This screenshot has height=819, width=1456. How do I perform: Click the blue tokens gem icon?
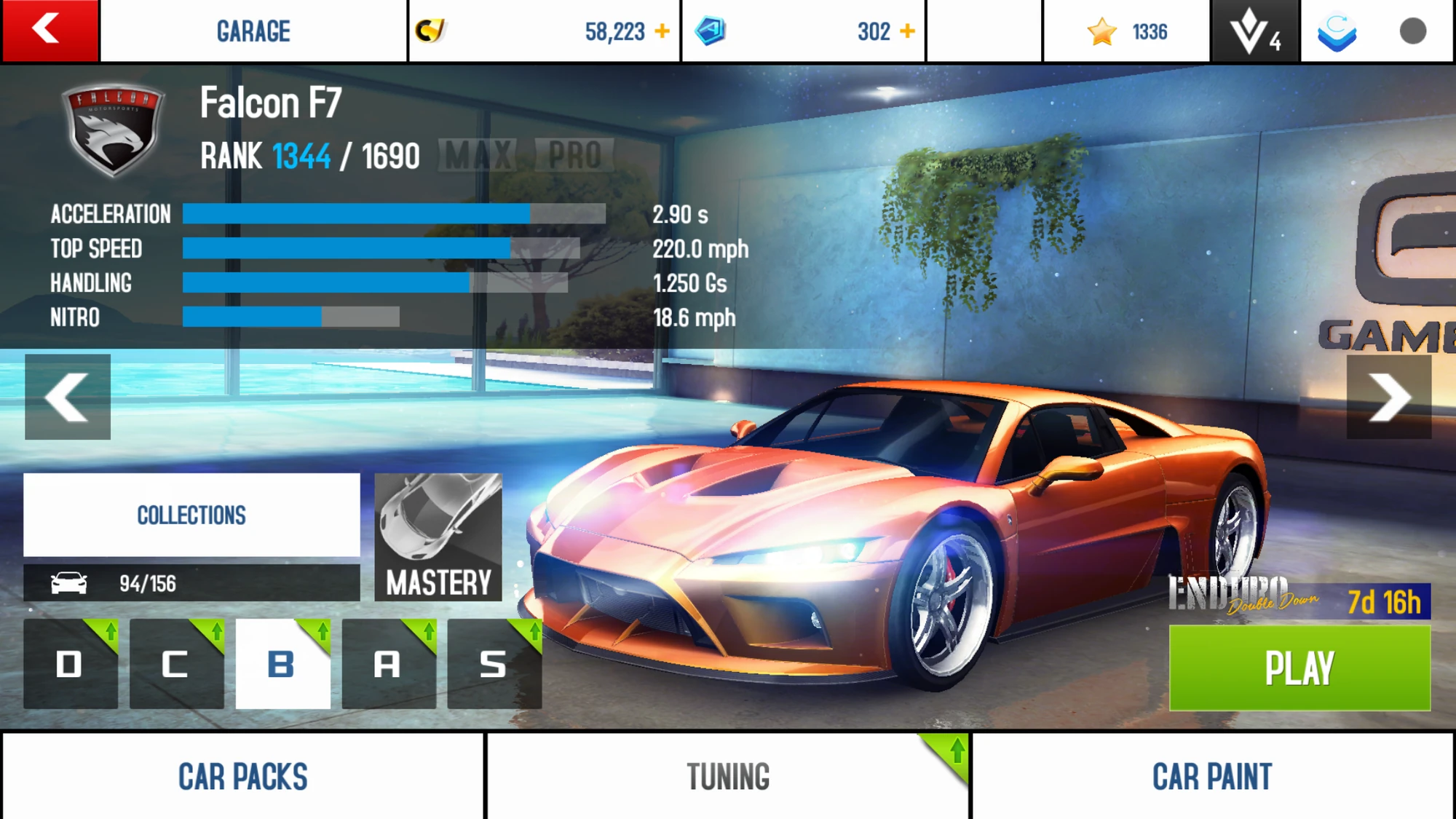716,29
